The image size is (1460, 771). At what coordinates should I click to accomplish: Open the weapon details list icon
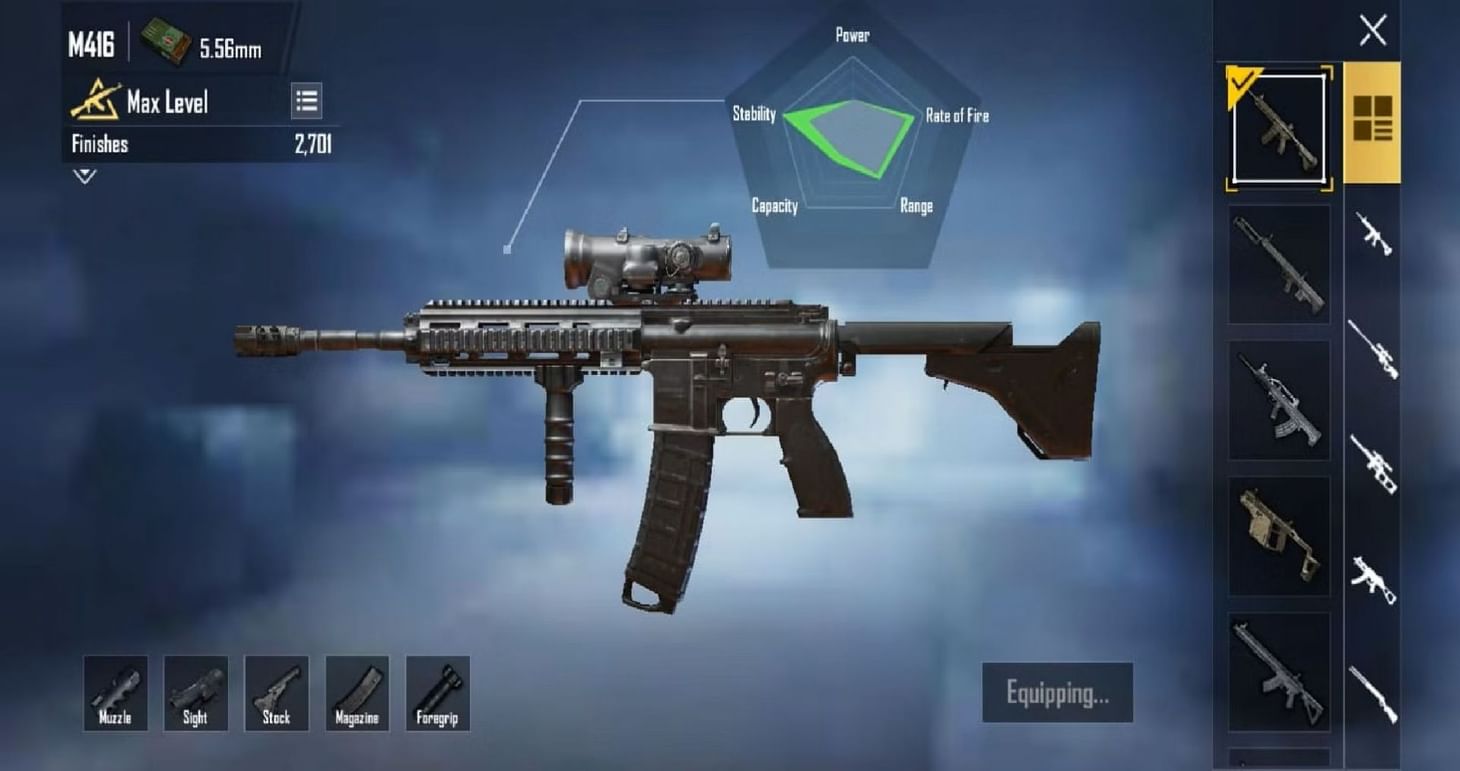point(307,100)
